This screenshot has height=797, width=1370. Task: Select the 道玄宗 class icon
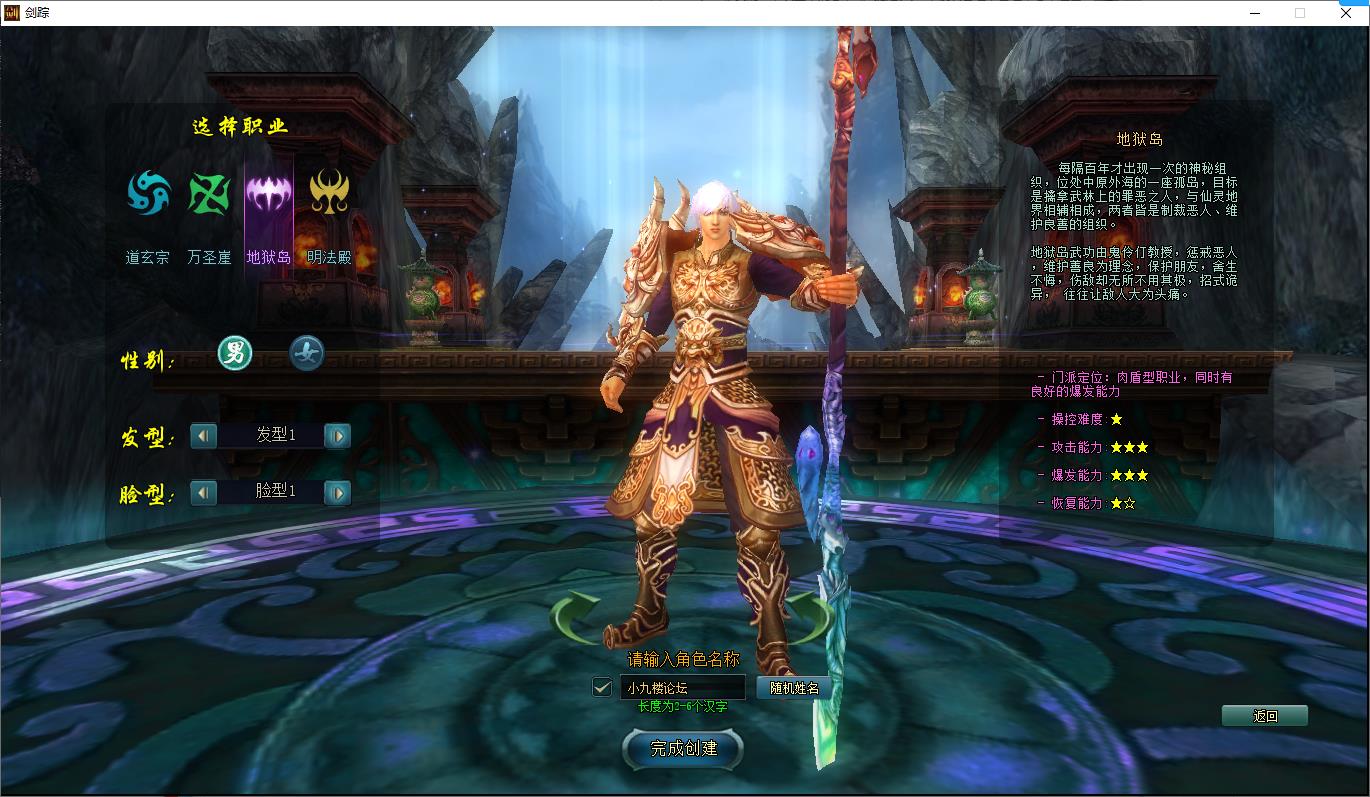147,192
